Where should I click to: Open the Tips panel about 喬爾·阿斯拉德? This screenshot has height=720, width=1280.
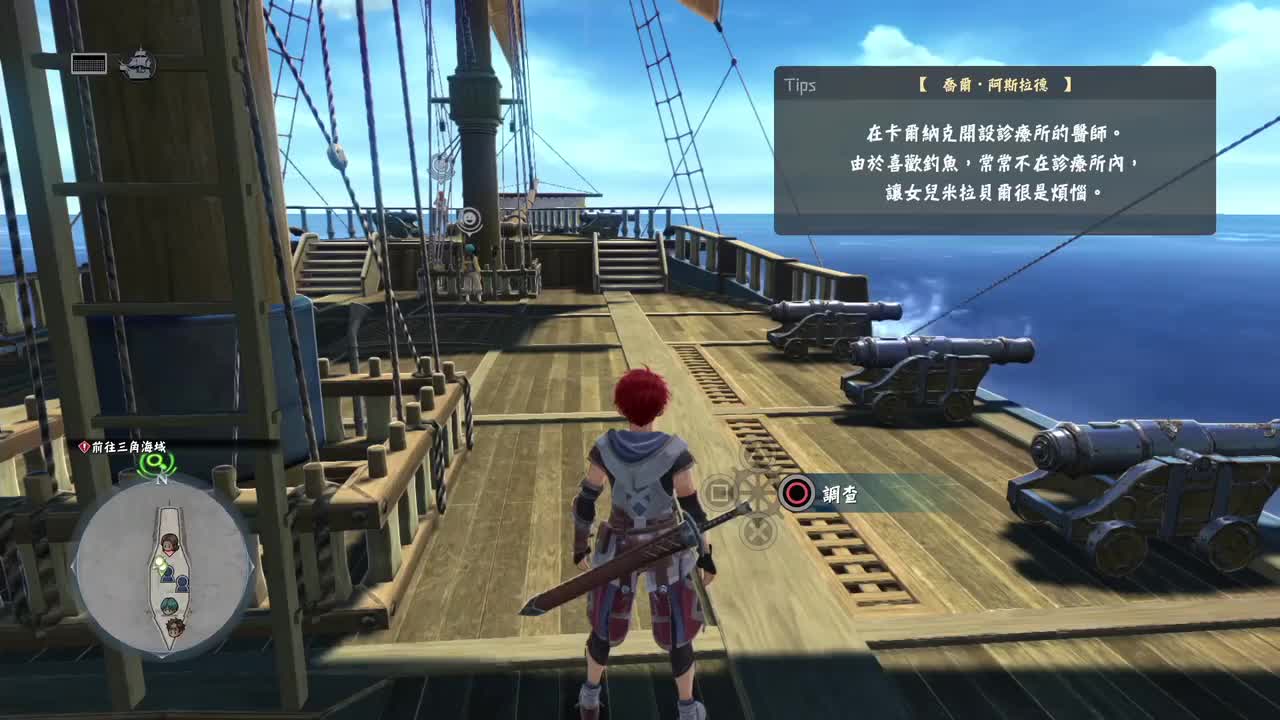point(994,150)
